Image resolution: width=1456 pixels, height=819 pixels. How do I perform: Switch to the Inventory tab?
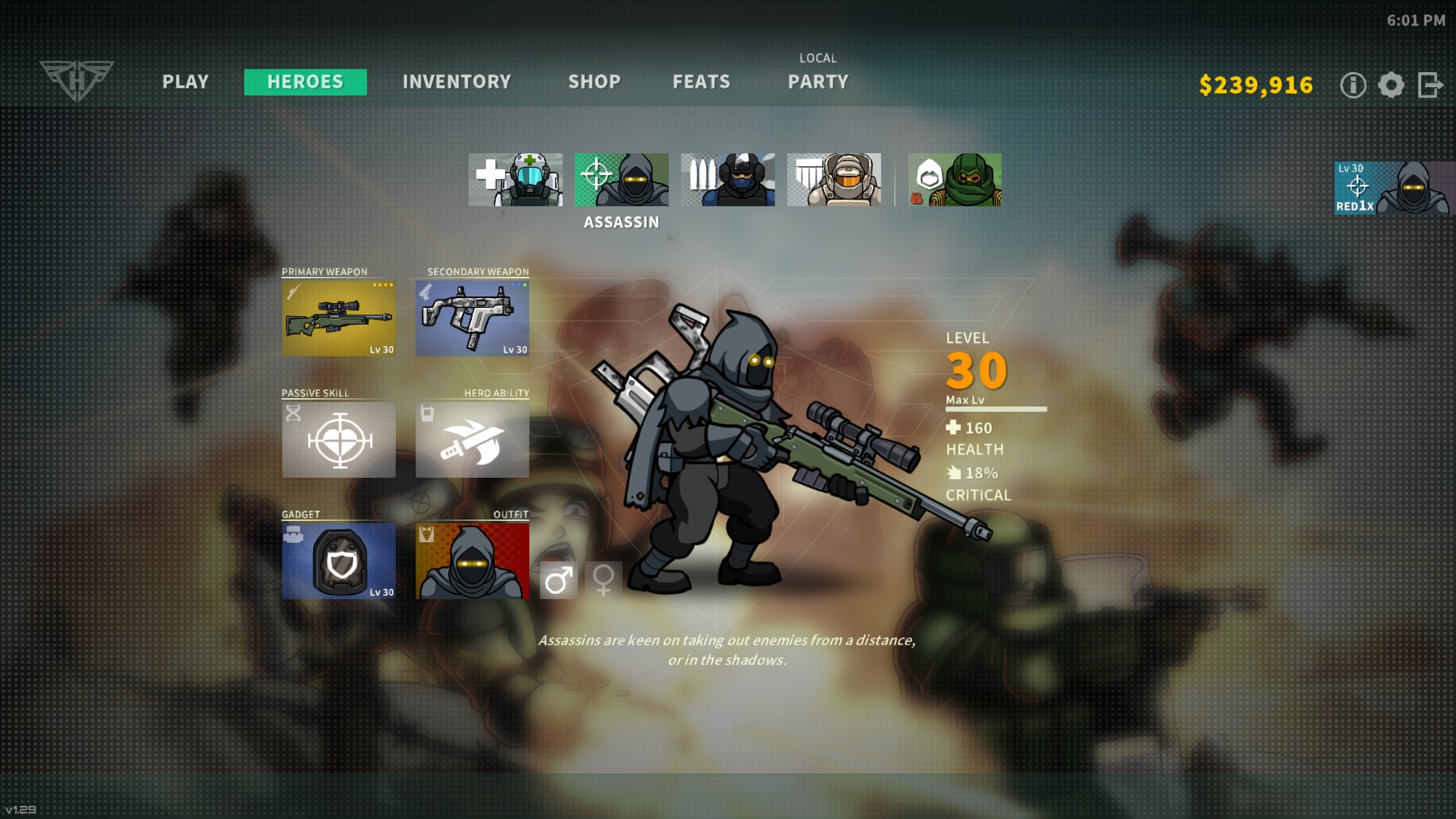[457, 82]
